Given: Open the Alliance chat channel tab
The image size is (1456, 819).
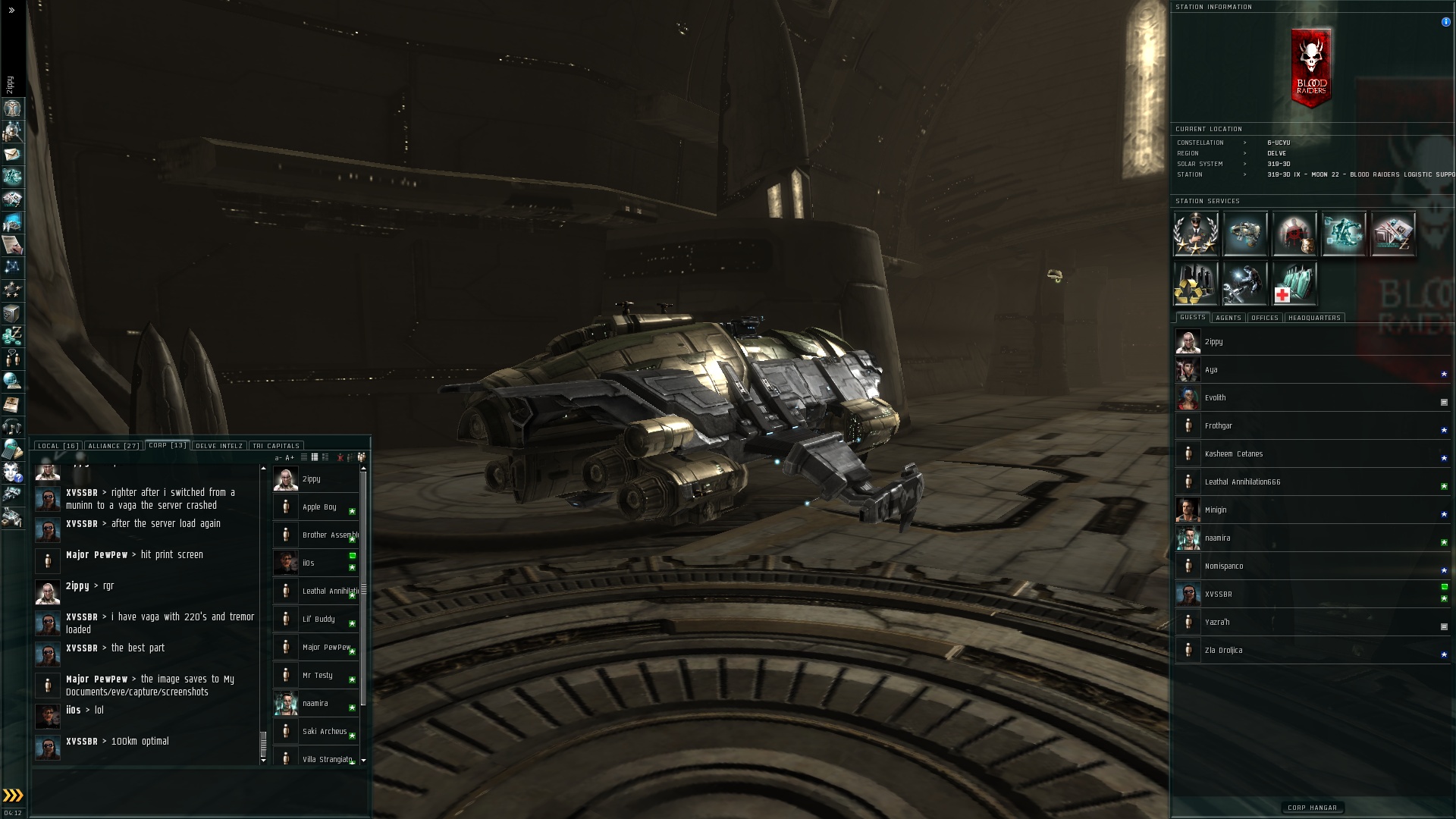Looking at the screenshot, I should click(x=112, y=446).
